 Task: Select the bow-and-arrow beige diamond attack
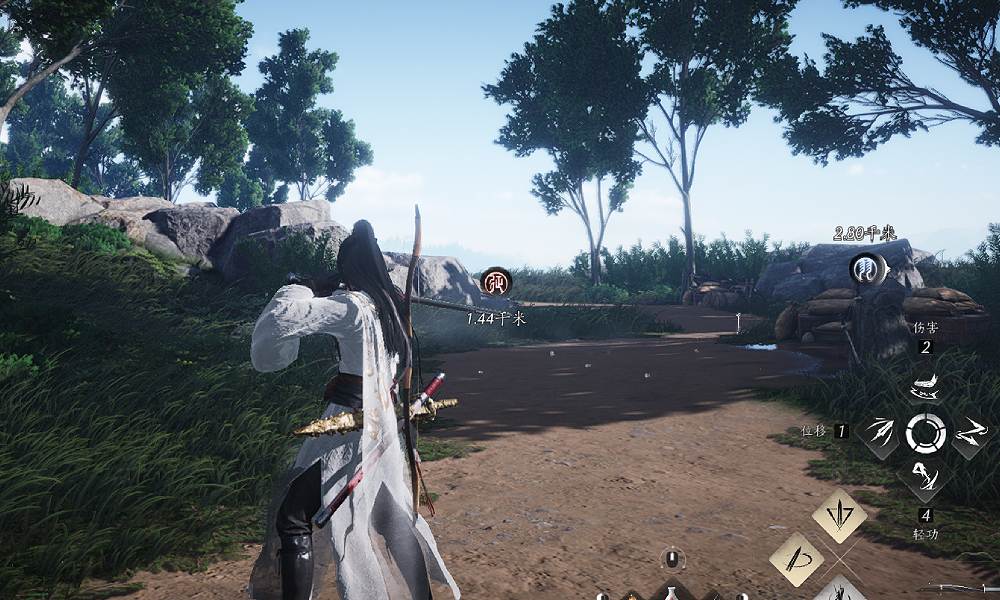pyautogui.click(x=797, y=558)
